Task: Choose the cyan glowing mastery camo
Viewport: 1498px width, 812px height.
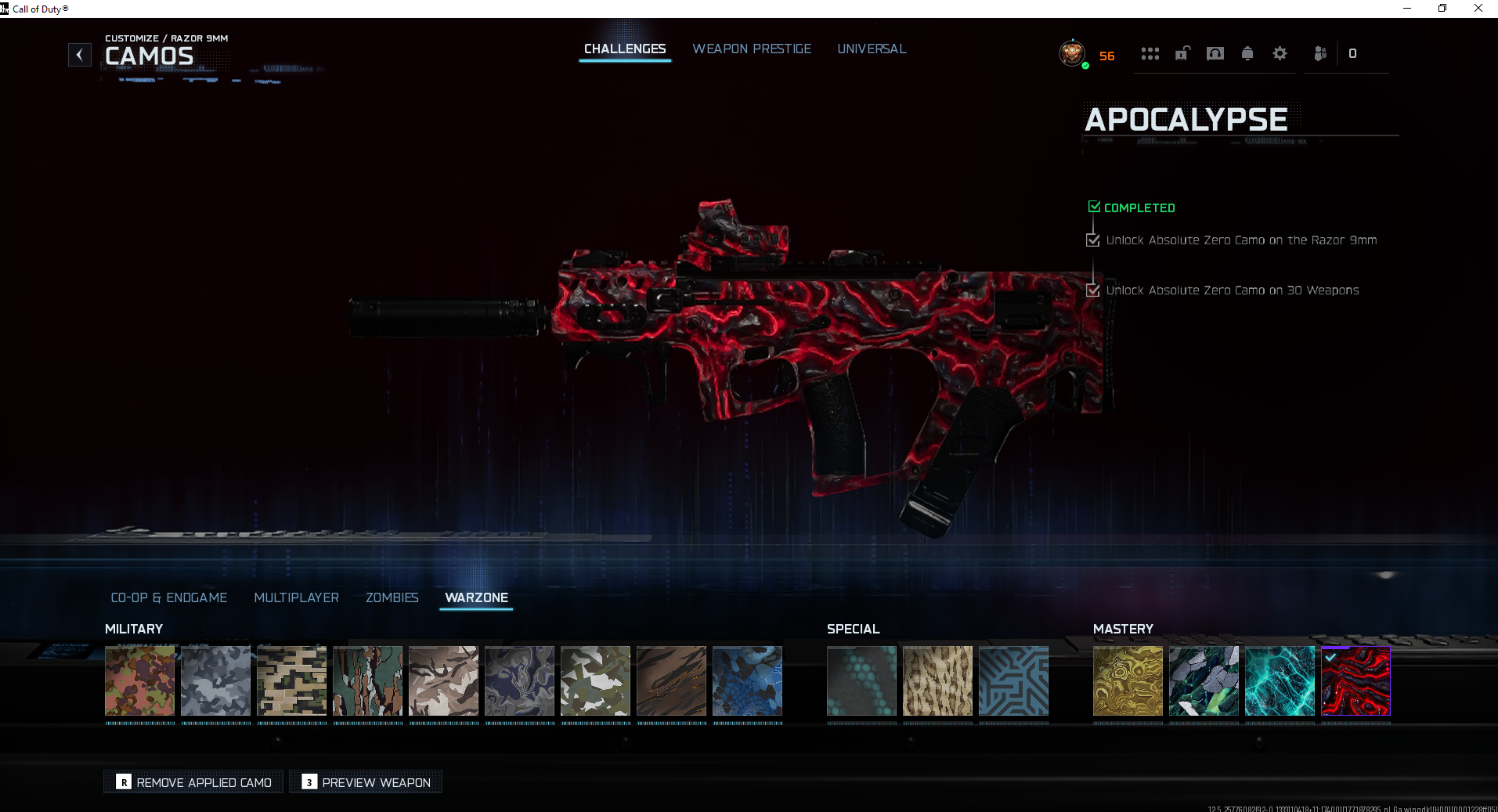Action: pos(1280,680)
